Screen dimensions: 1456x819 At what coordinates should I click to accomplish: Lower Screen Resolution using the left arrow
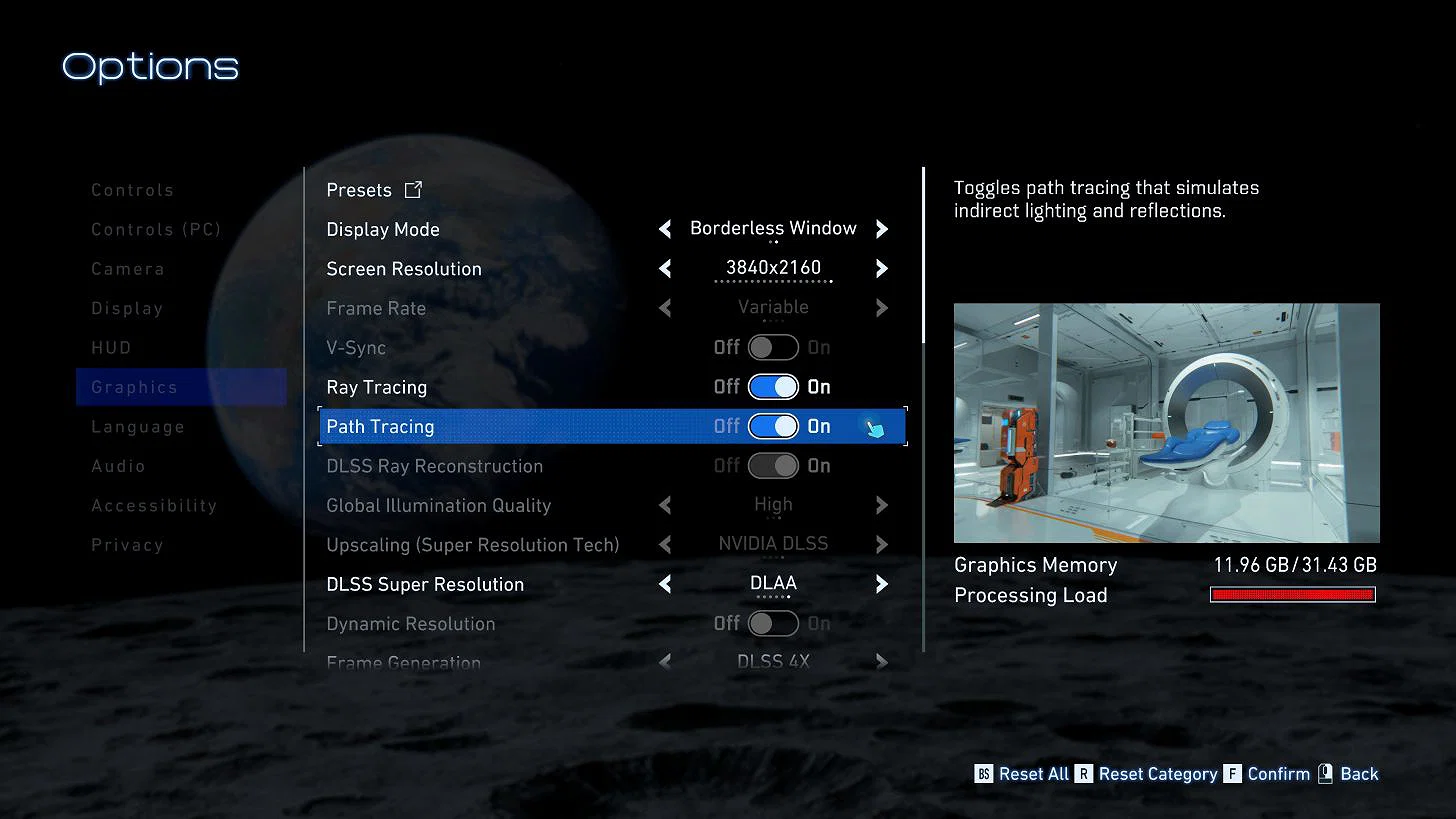[665, 268]
